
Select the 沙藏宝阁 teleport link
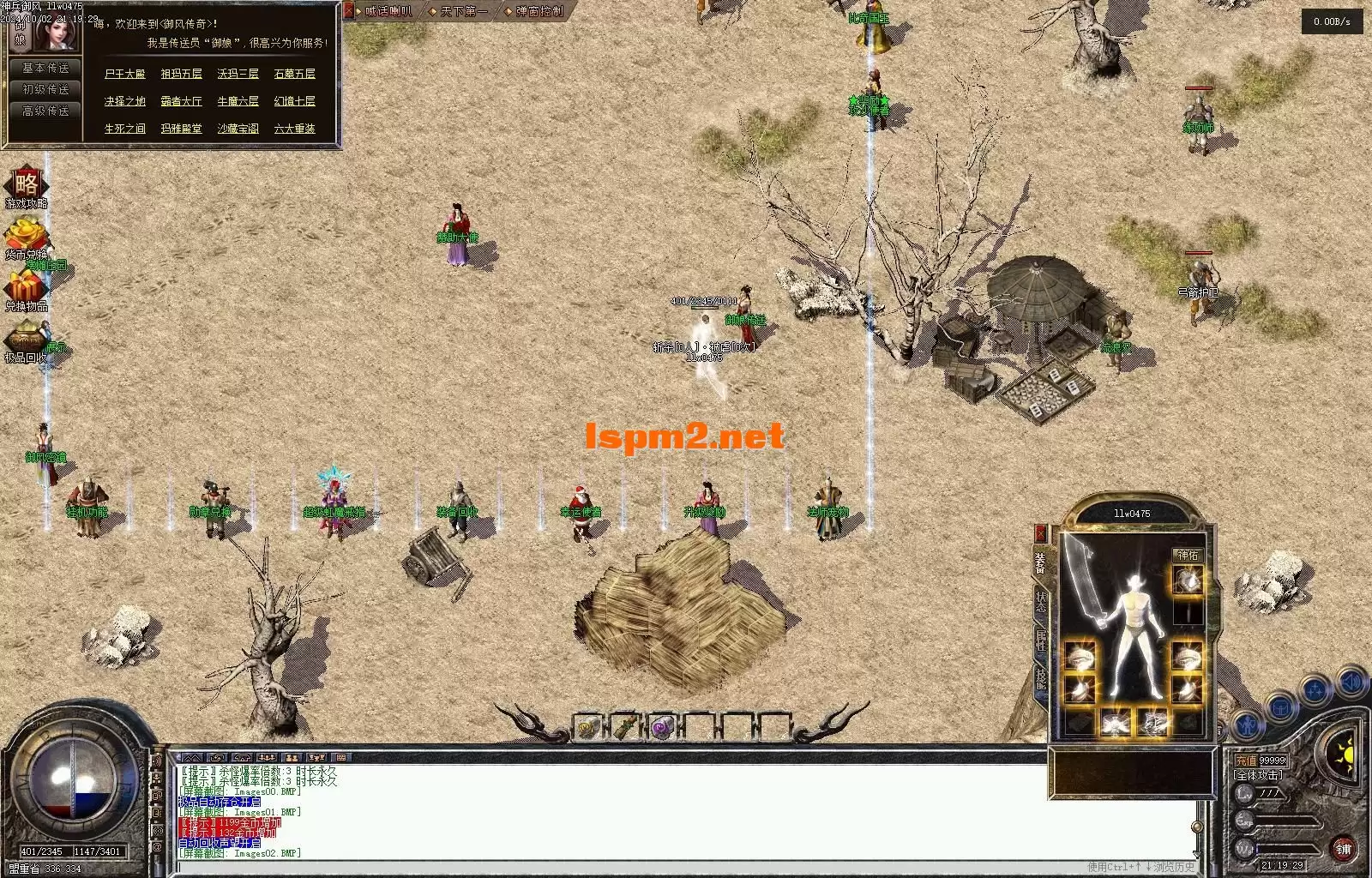click(x=238, y=129)
